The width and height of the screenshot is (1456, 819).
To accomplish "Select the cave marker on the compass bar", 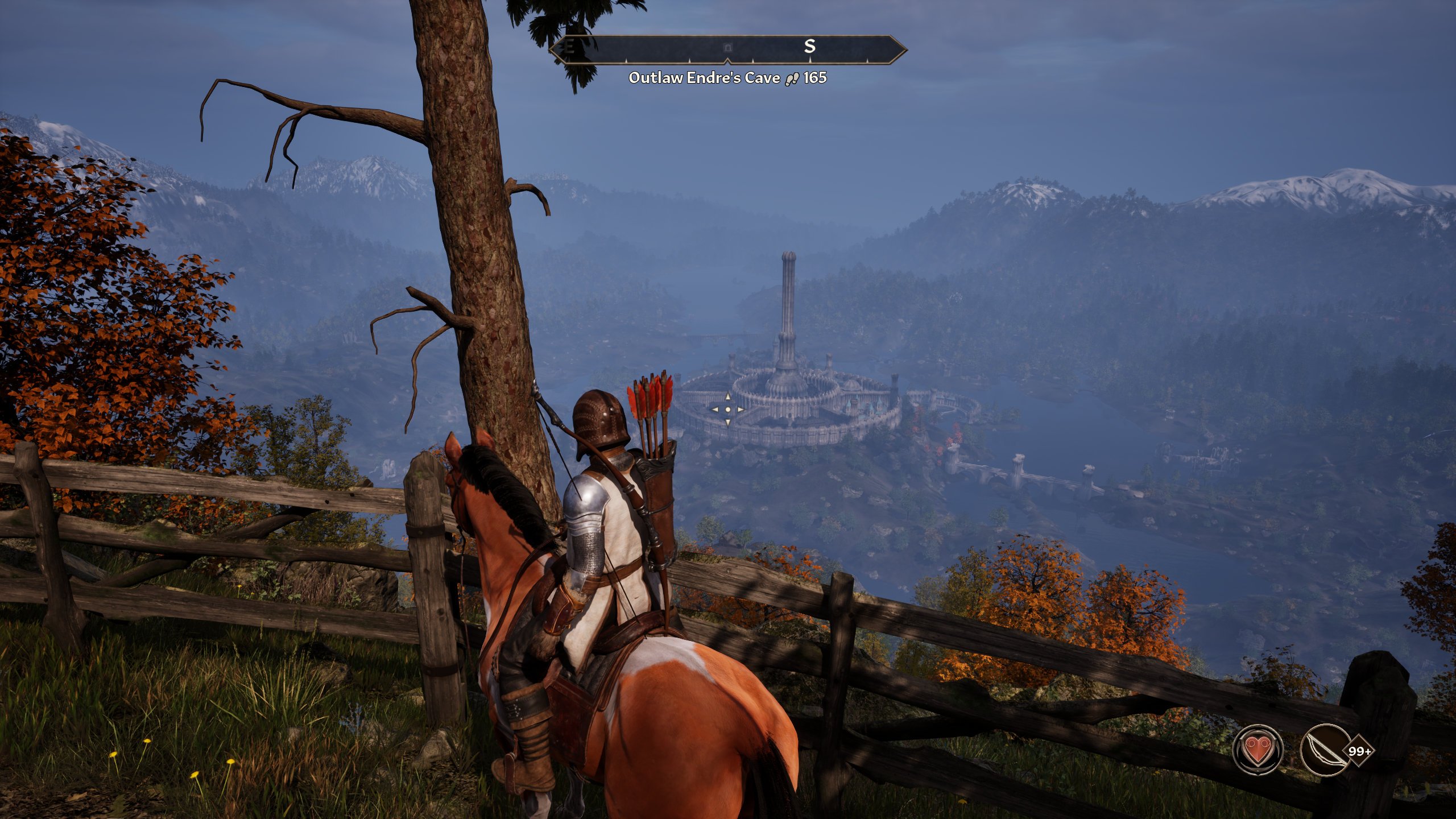I will coord(727,47).
